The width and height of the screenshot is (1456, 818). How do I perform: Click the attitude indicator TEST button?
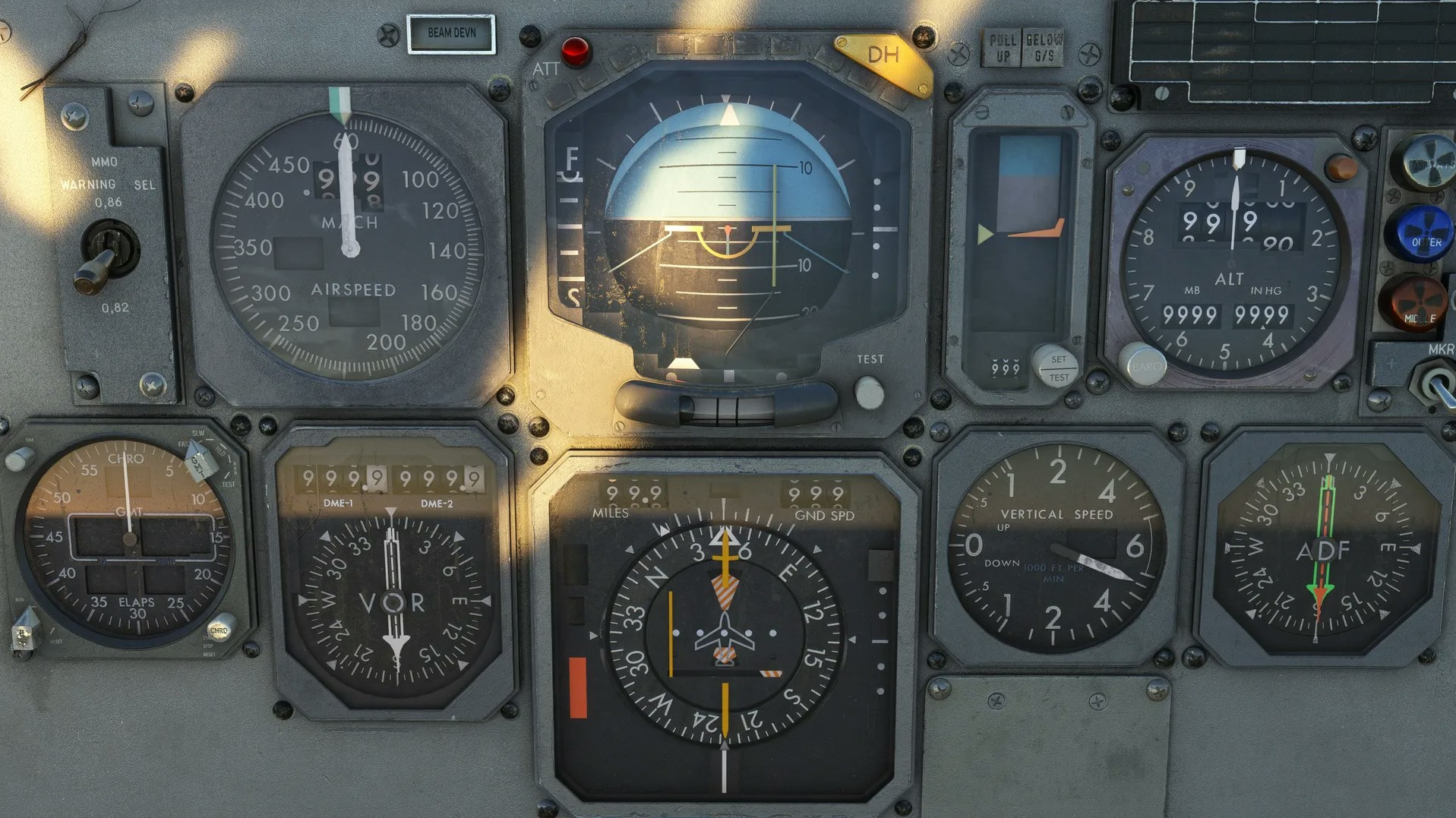(868, 393)
